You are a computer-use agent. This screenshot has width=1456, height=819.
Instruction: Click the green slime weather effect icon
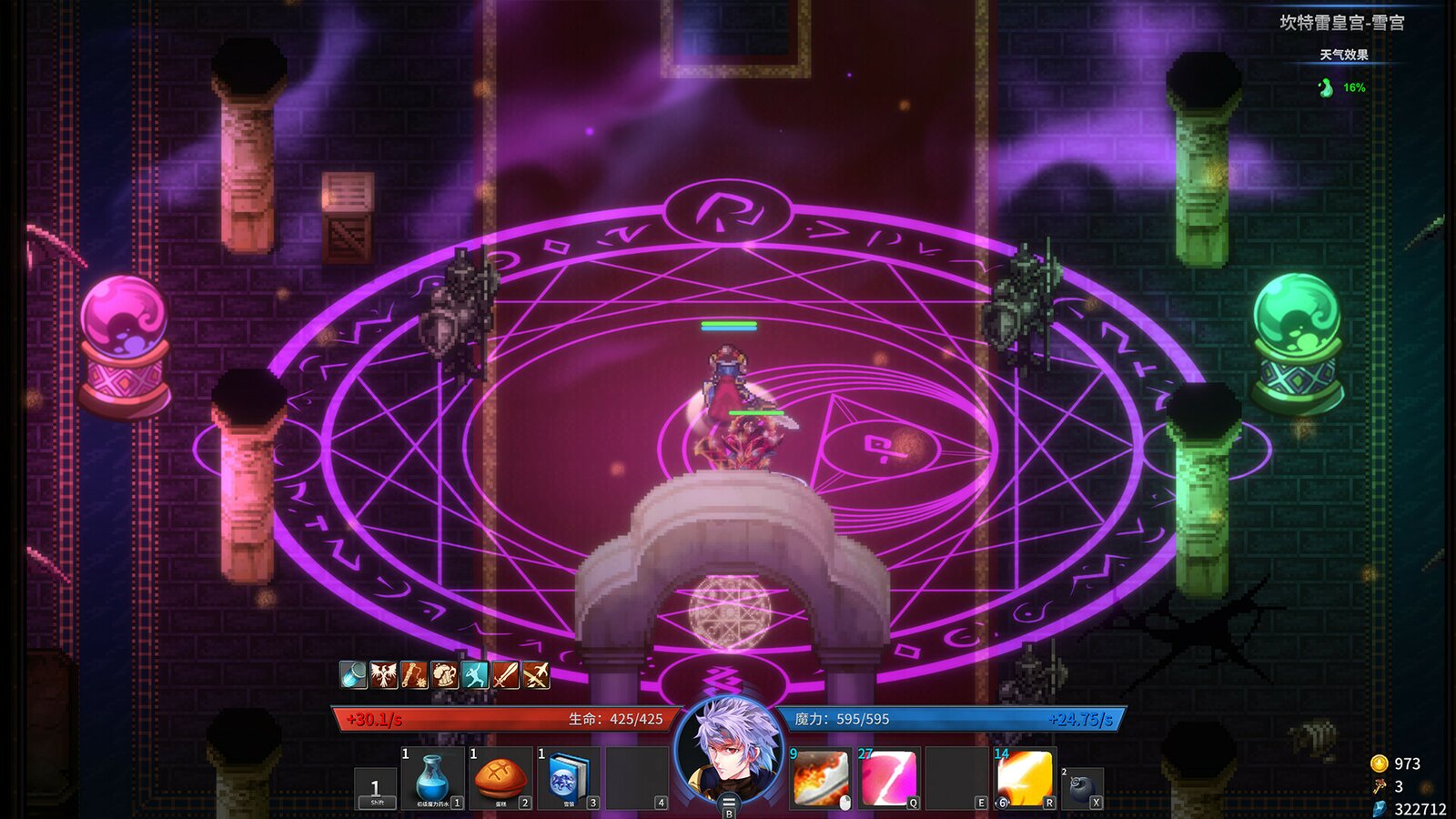(1324, 87)
